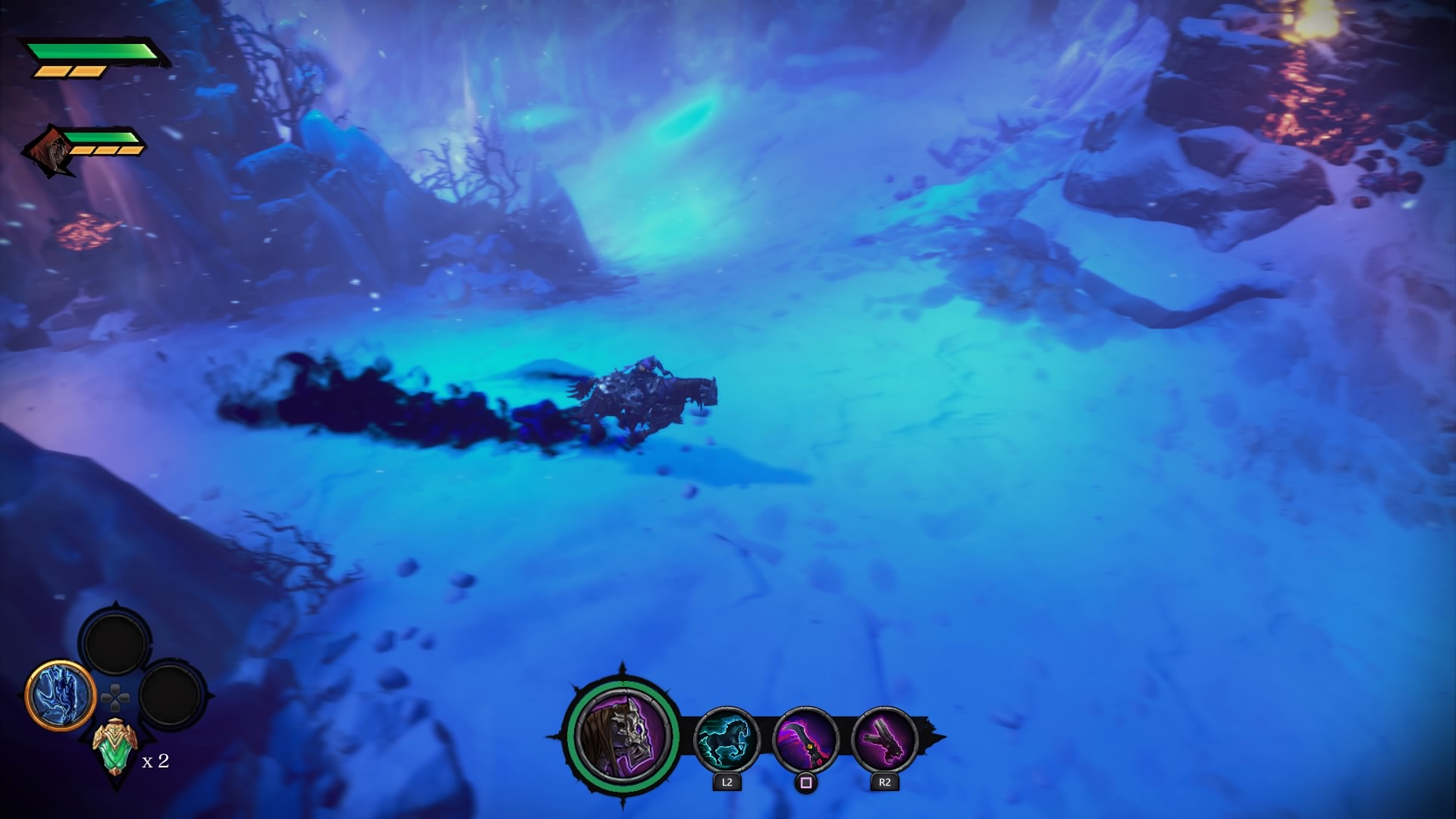Activate the spectral horse mount ability

726,739
